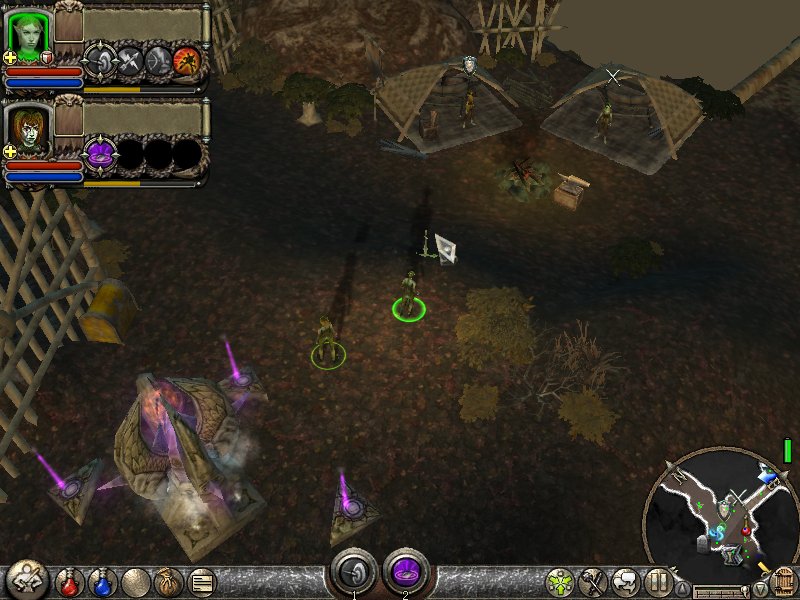
Task: Select the red-haired party member portrait
Action: pos(29,130)
